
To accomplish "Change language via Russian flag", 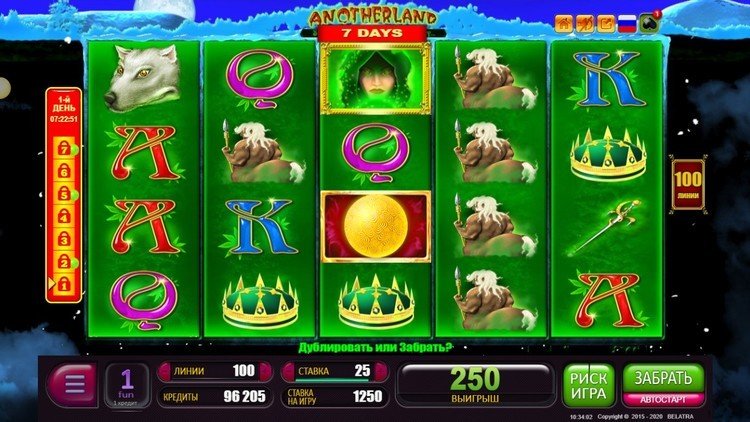I will [x=627, y=24].
